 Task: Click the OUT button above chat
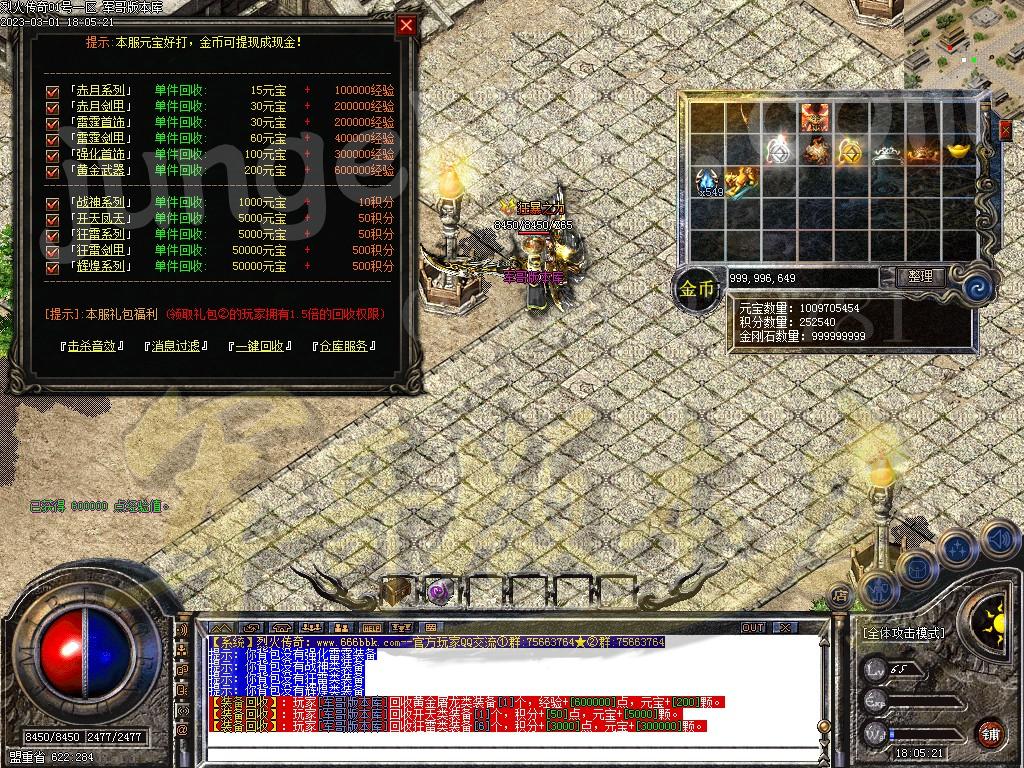(x=753, y=627)
